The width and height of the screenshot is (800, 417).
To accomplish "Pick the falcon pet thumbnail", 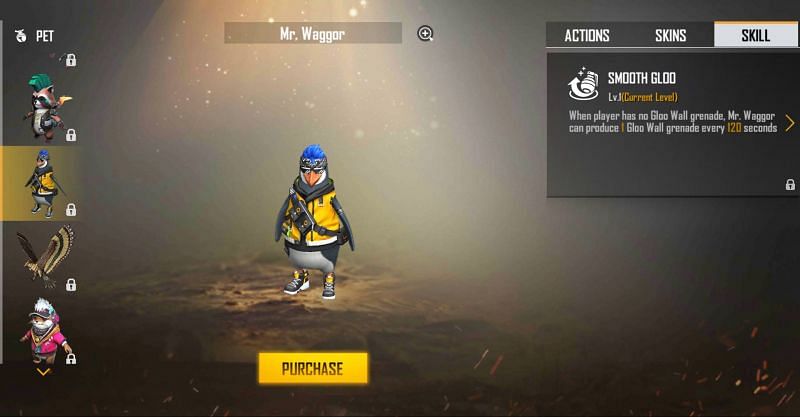I will 44,256.
